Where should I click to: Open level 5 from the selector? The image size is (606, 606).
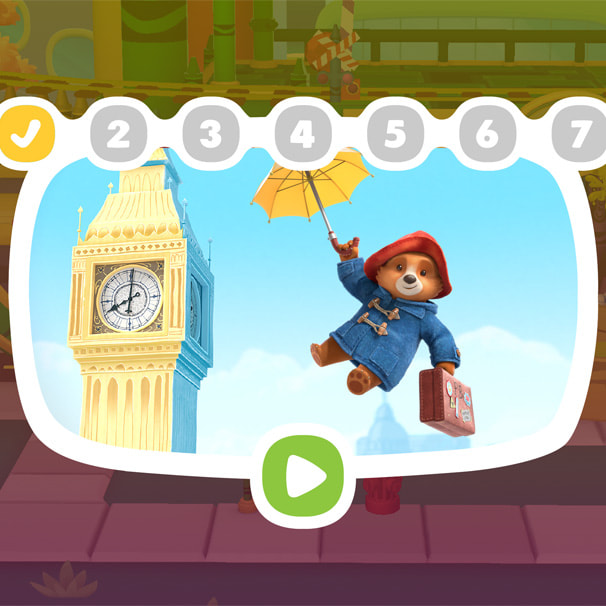395,134
